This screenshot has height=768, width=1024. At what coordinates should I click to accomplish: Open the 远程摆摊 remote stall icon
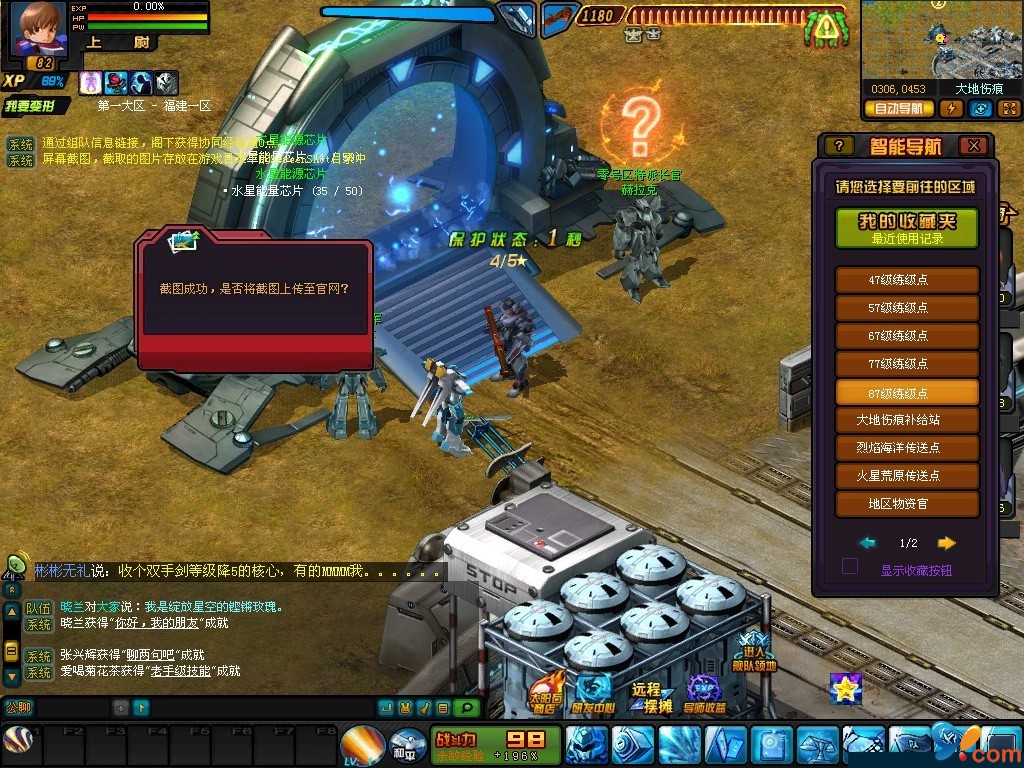[x=648, y=694]
